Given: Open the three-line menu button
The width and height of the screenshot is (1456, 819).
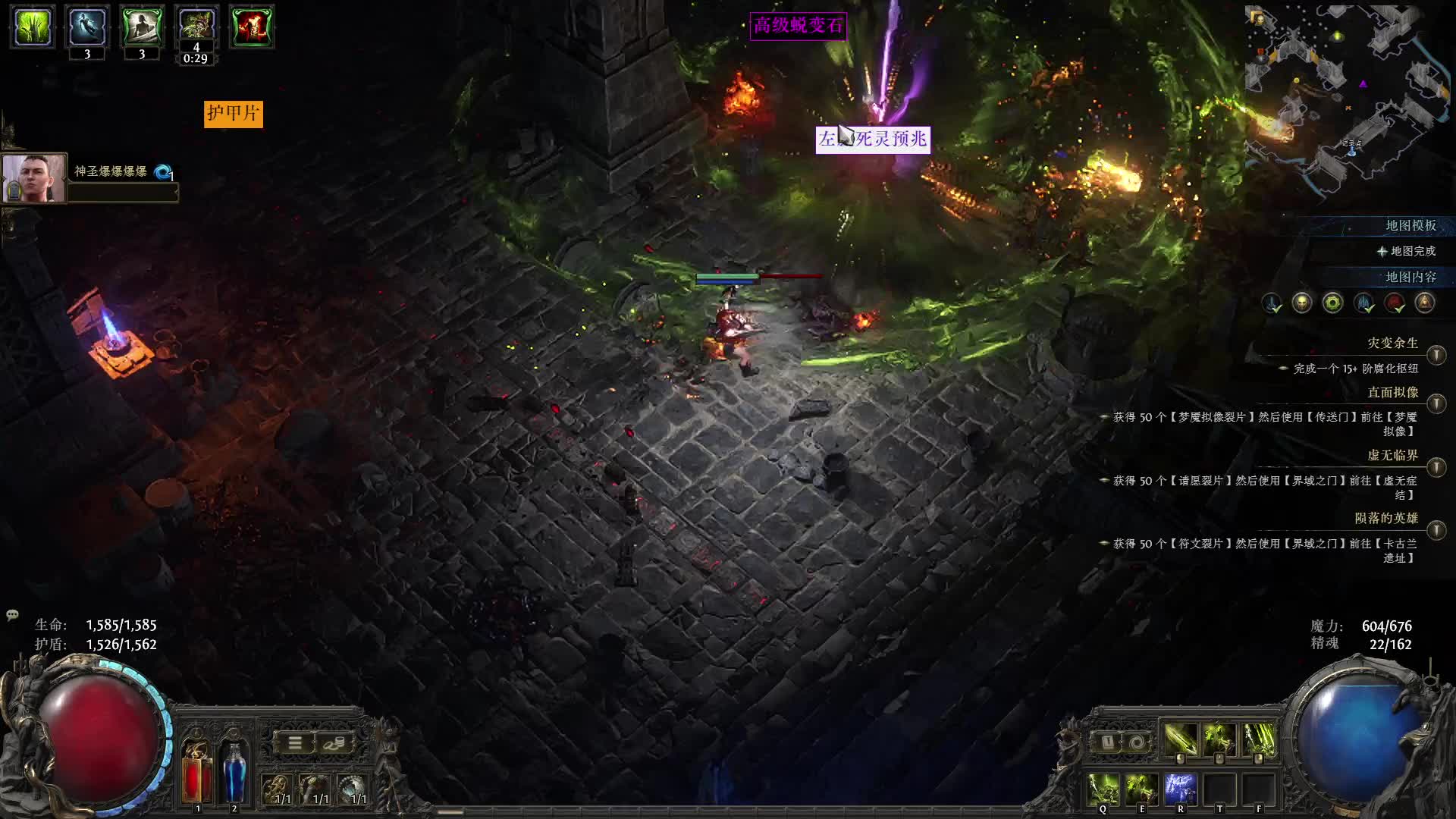Looking at the screenshot, I should pos(295,743).
